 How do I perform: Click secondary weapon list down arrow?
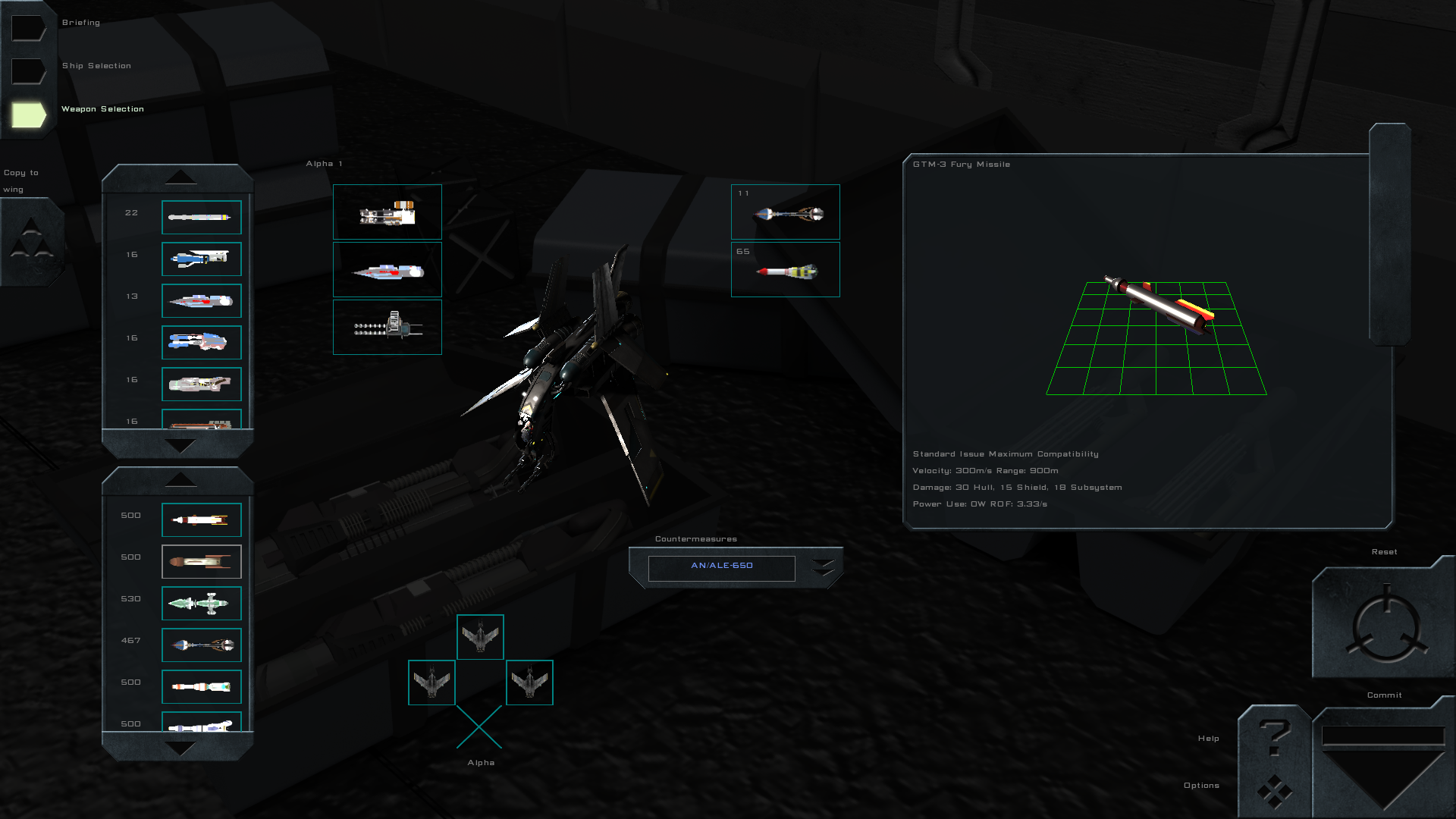[180, 748]
